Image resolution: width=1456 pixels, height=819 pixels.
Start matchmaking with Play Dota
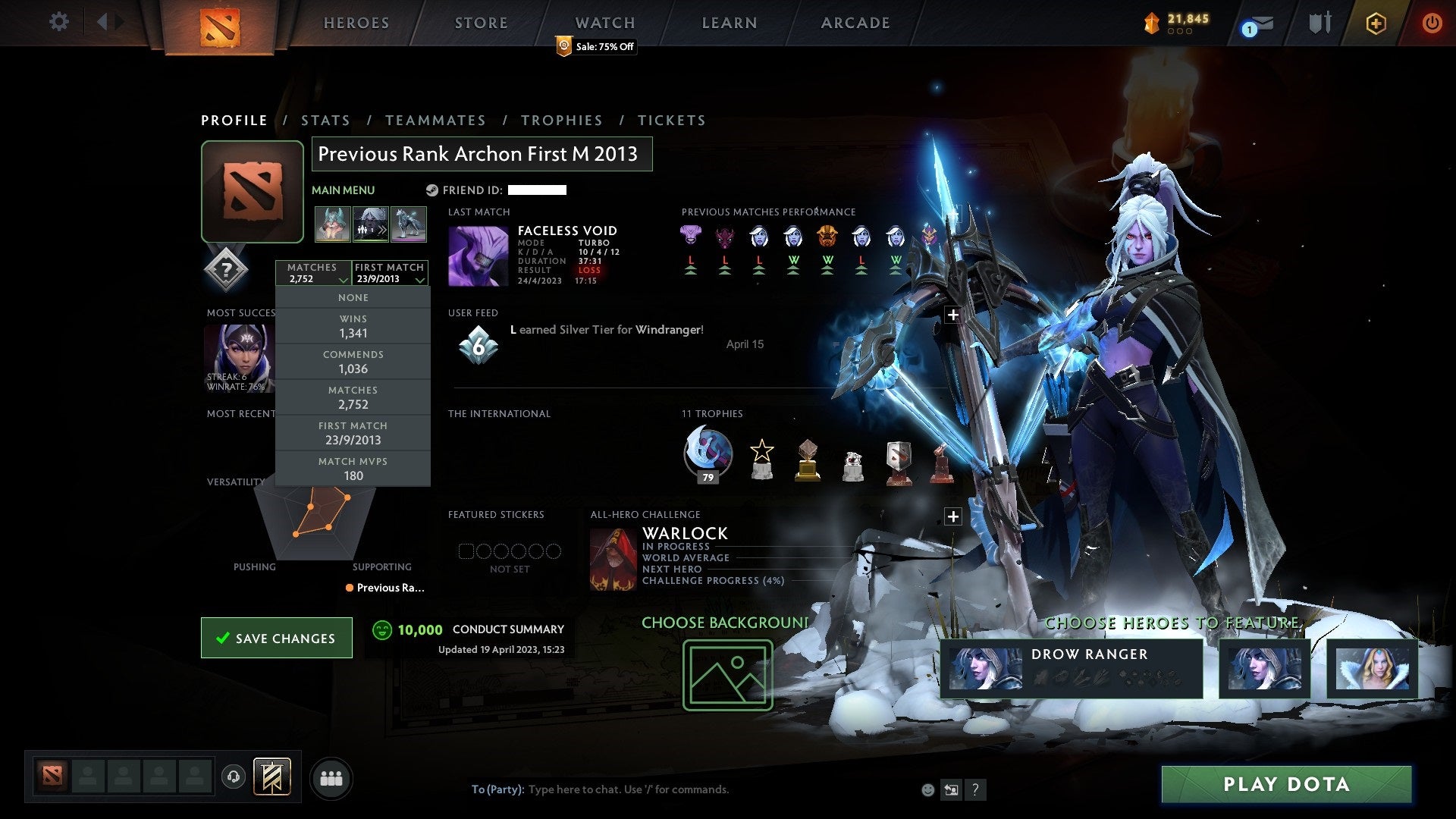[x=1286, y=784]
